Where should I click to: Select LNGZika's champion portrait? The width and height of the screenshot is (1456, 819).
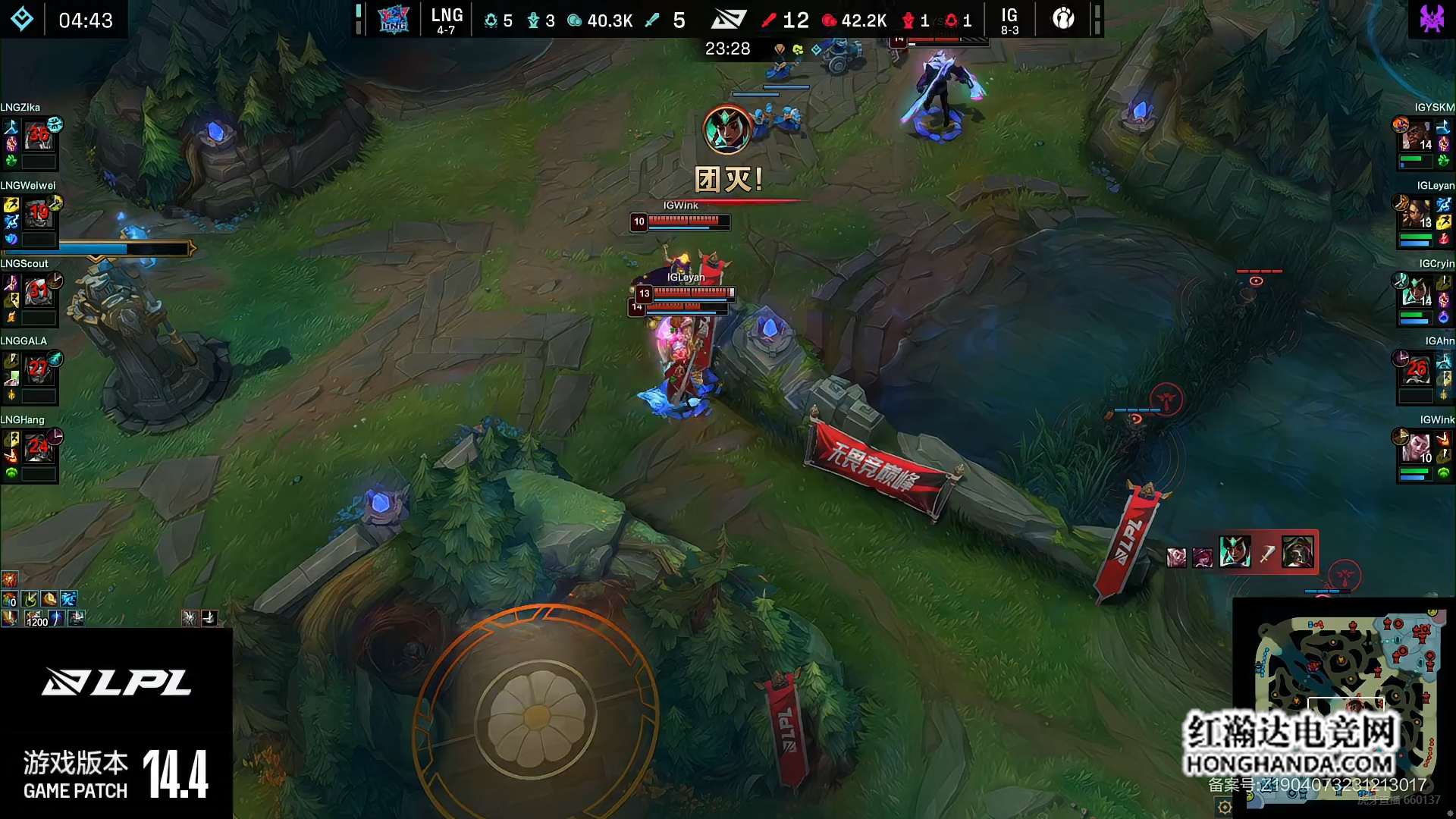click(x=38, y=136)
